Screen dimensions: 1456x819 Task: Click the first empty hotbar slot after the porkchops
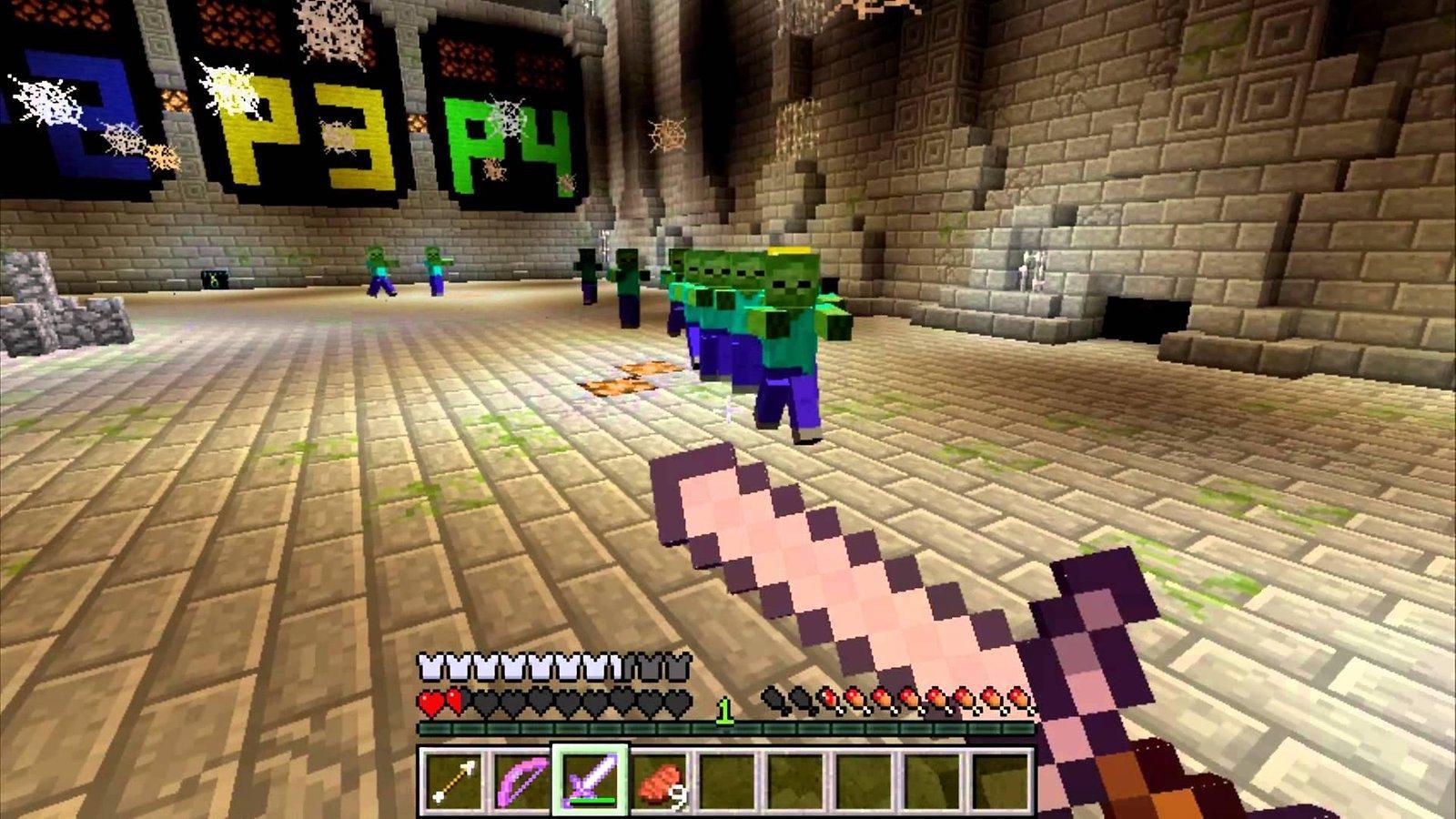pos(730,781)
